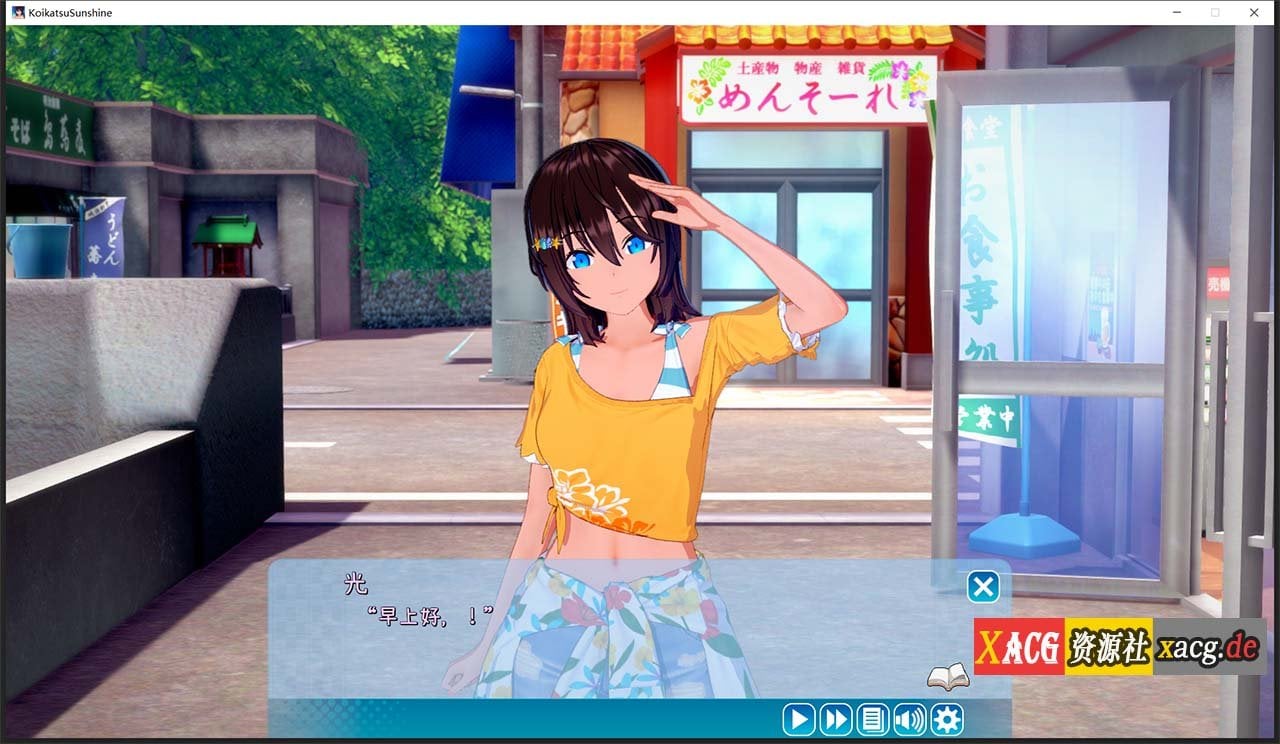Screen dimensions: 1280x744
Task: Mute game audio via the speaker button
Action: pos(909,719)
